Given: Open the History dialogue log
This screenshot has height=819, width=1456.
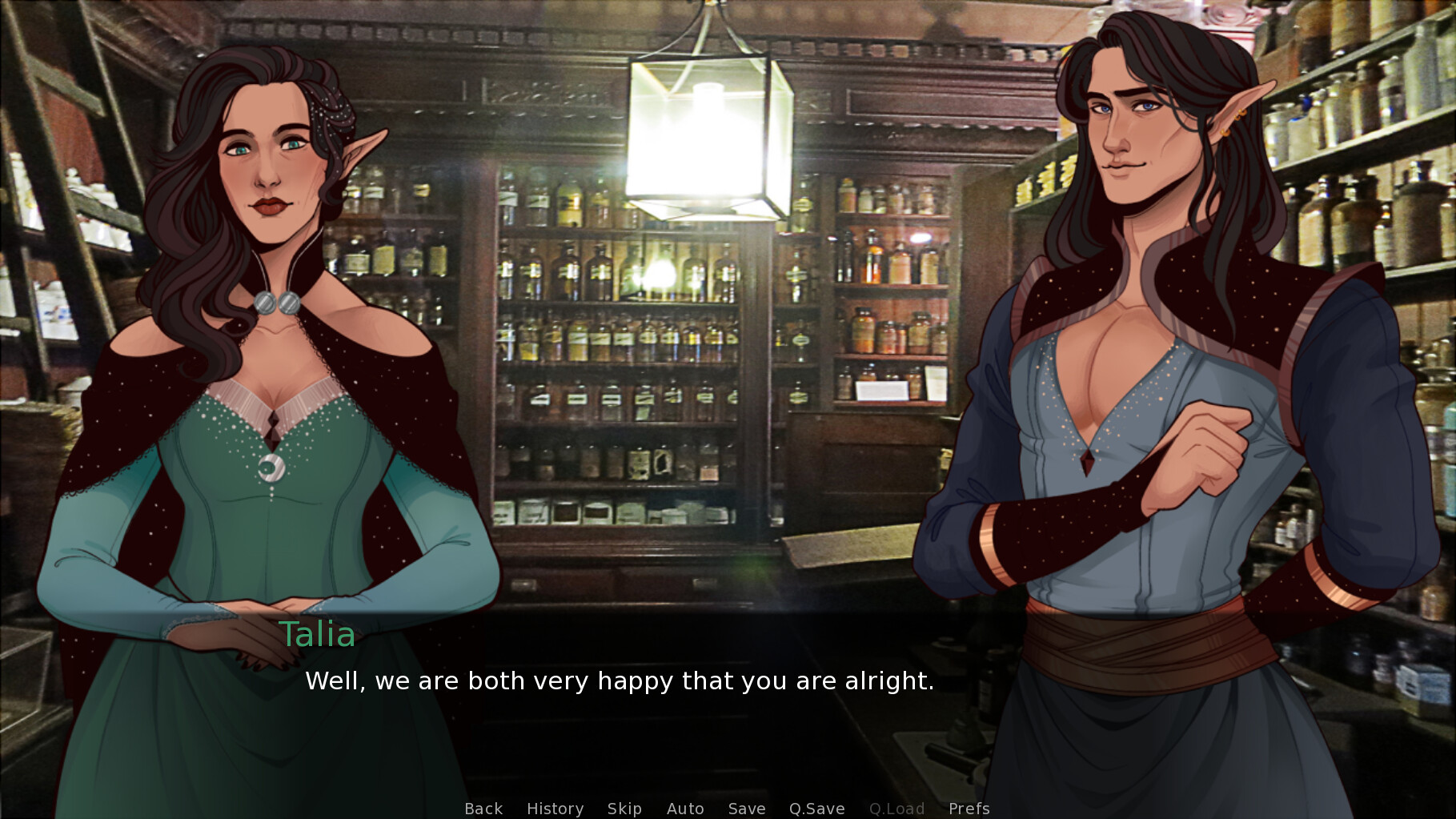Looking at the screenshot, I should point(555,809).
